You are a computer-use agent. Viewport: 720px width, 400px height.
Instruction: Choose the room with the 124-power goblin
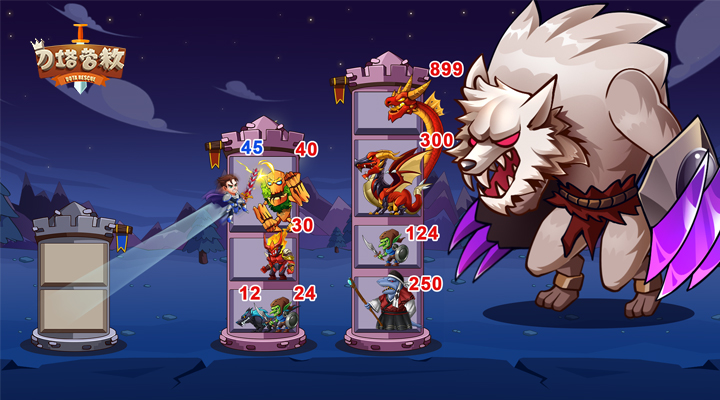387,247
